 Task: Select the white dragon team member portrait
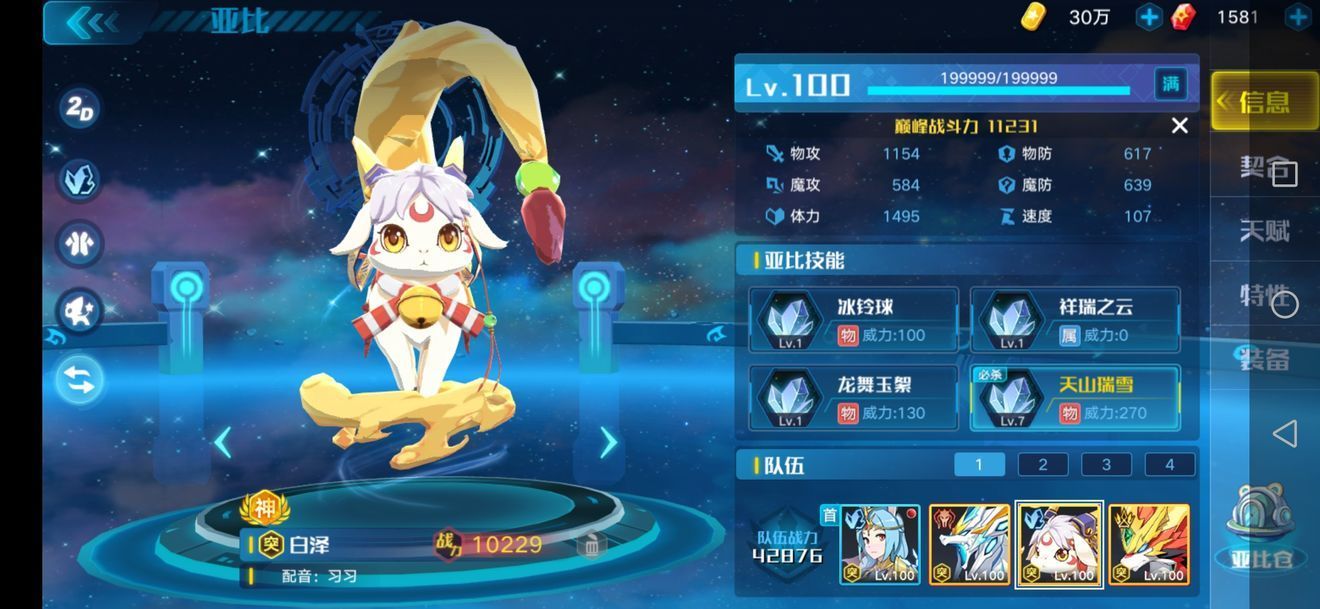(x=969, y=544)
